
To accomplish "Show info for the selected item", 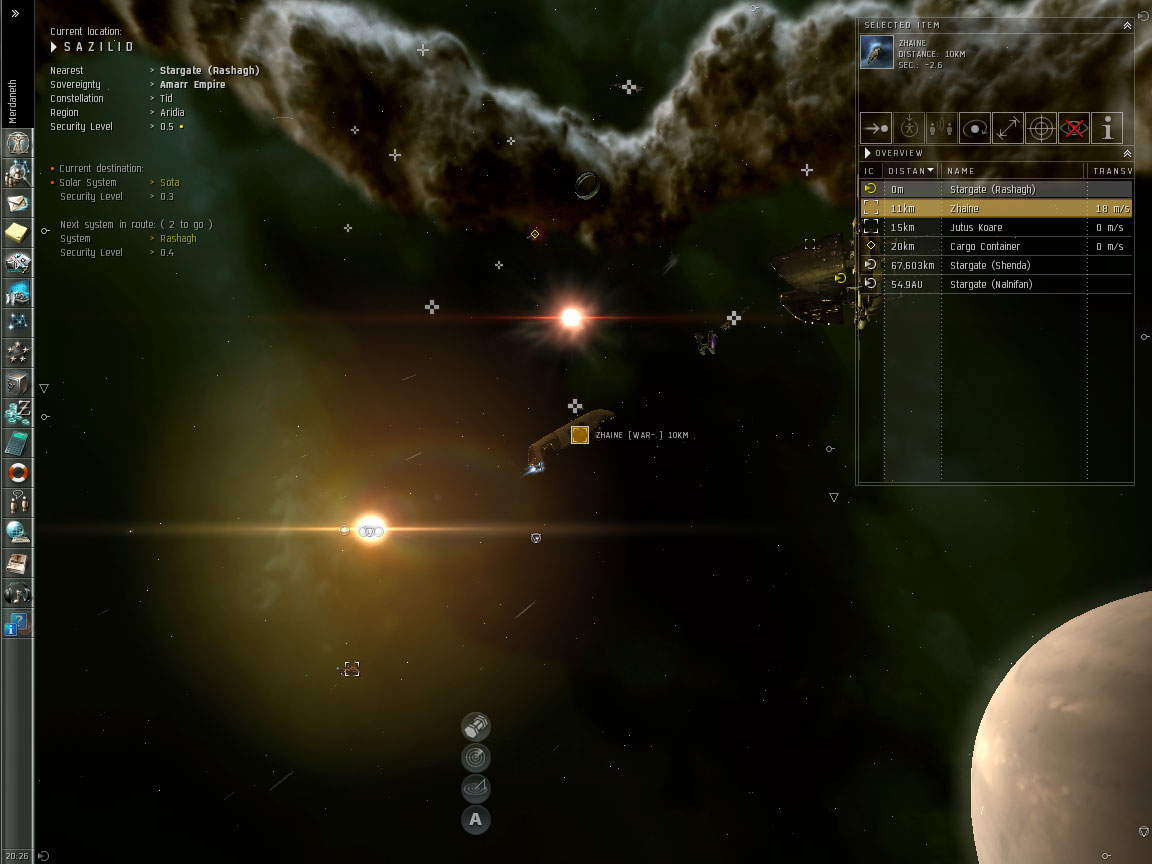I will (1107, 128).
